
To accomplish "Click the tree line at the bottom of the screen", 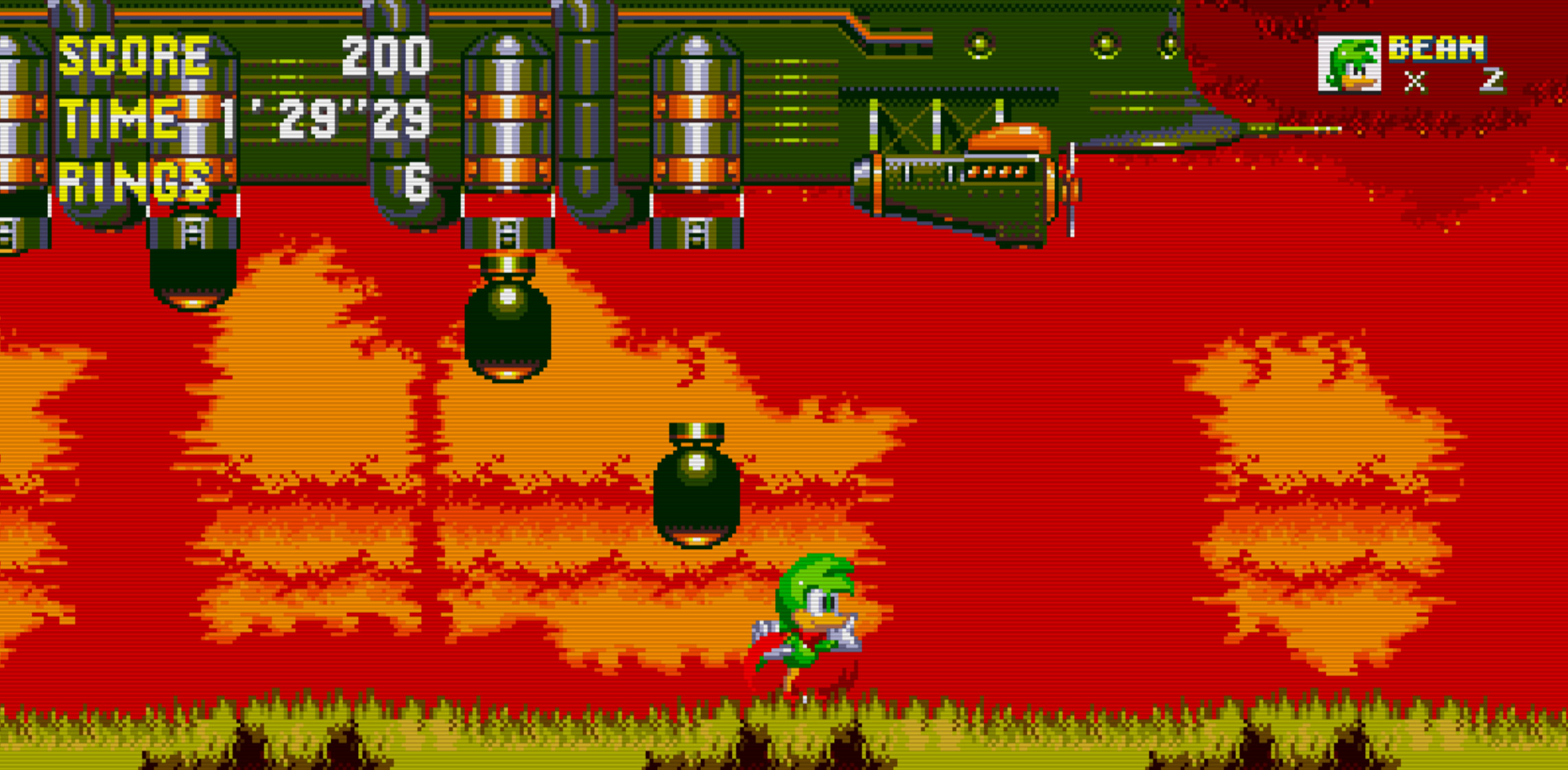I will click(412, 727).
